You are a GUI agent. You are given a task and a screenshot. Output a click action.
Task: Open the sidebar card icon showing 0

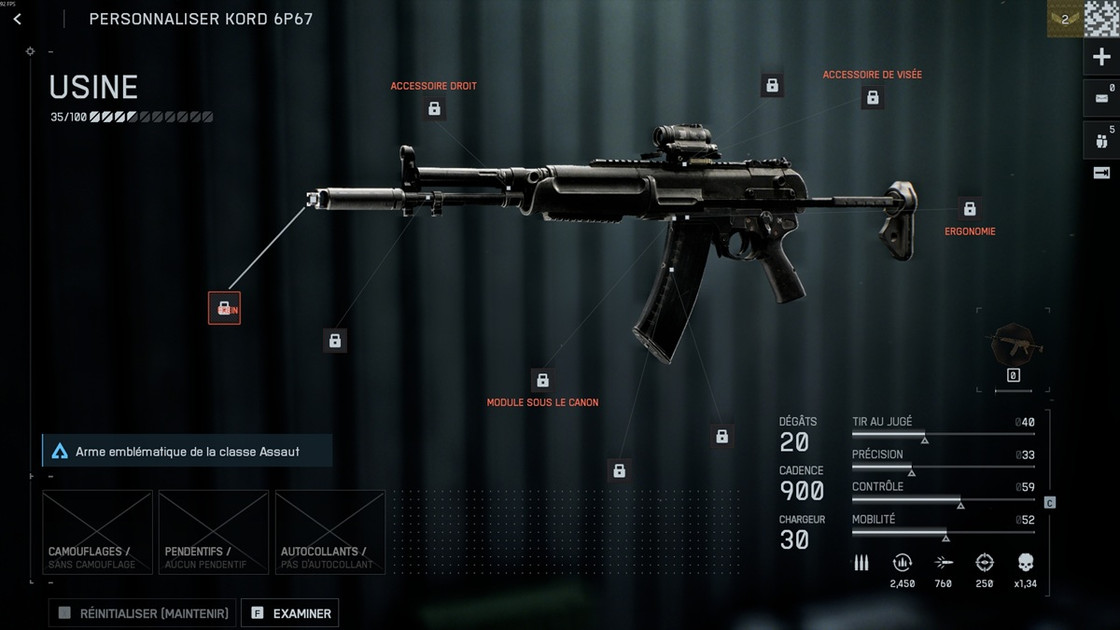pos(1101,98)
